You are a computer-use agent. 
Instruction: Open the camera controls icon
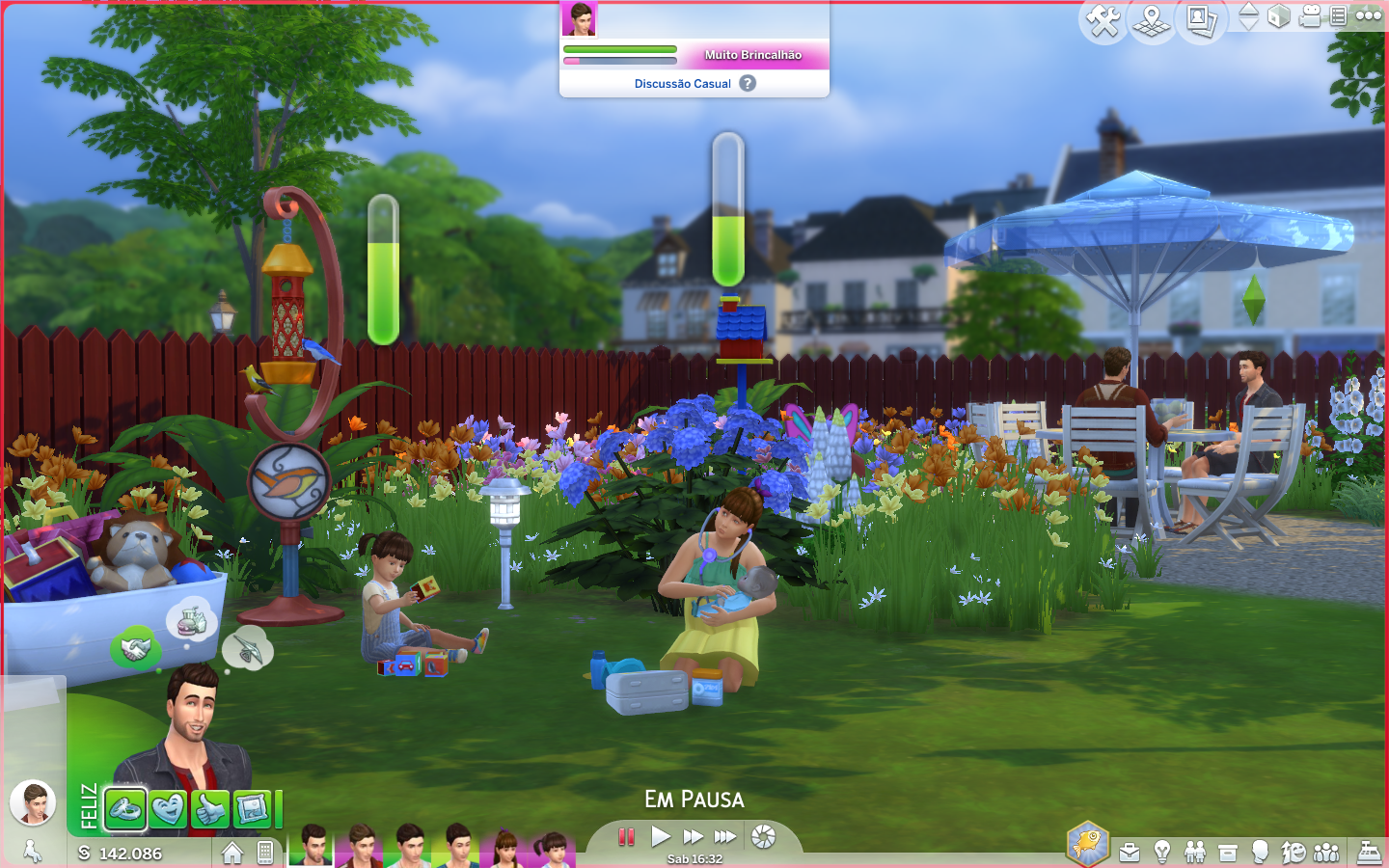(x=1310, y=16)
